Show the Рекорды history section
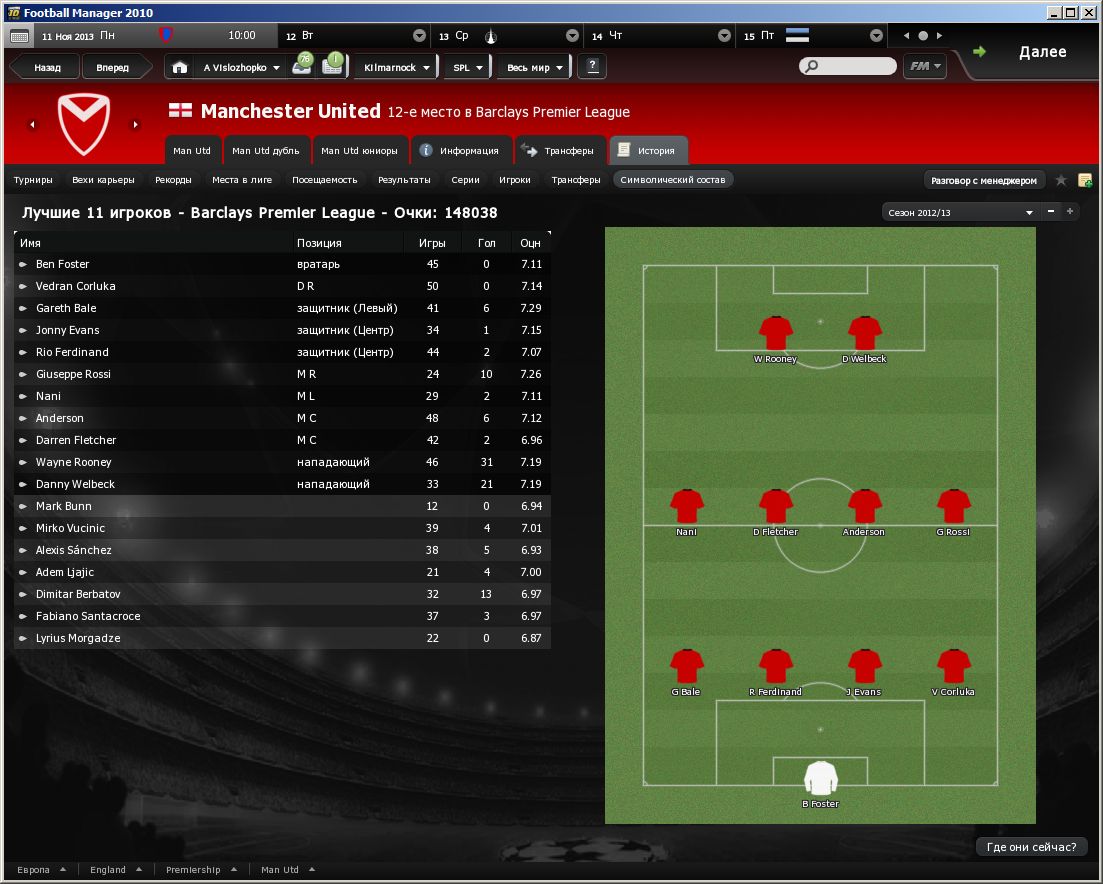This screenshot has width=1103, height=884. [173, 180]
